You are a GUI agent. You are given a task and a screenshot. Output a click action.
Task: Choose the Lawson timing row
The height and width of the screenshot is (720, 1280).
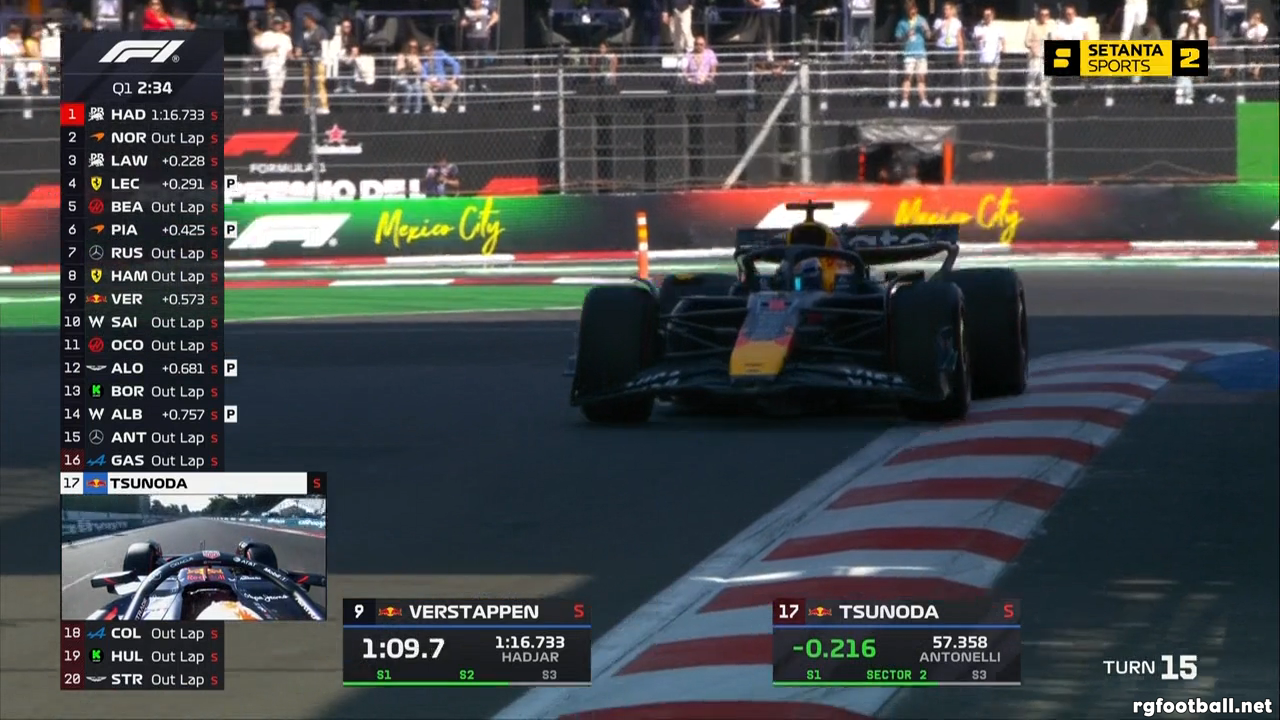(141, 161)
